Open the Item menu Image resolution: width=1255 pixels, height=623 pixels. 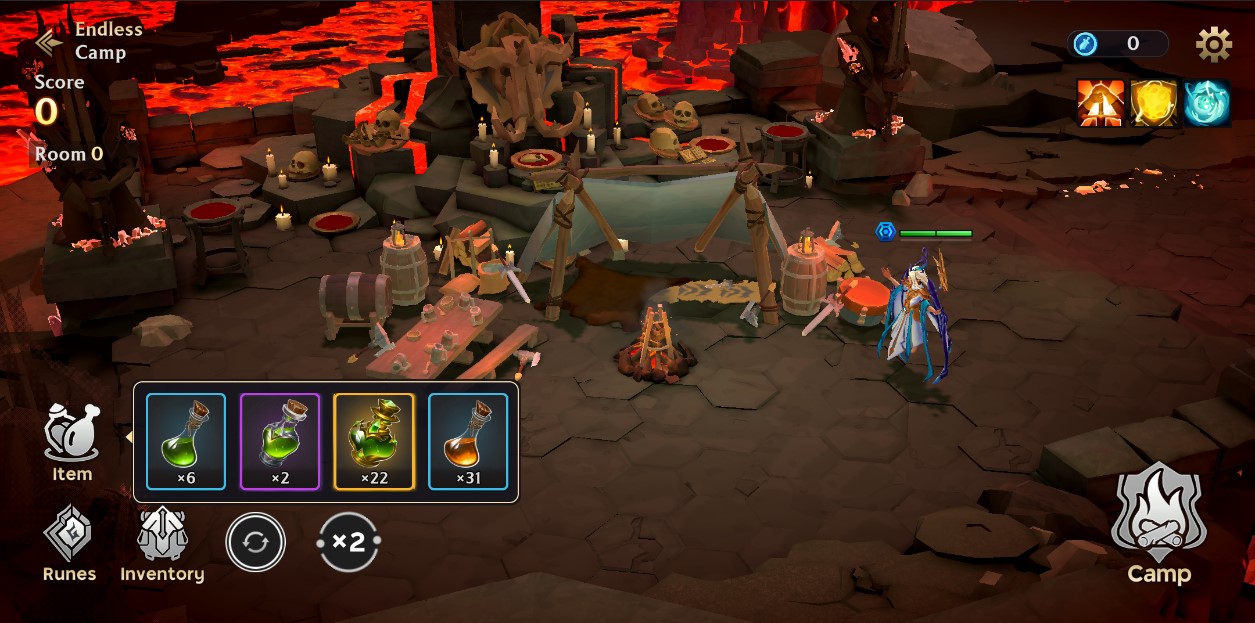[72, 441]
